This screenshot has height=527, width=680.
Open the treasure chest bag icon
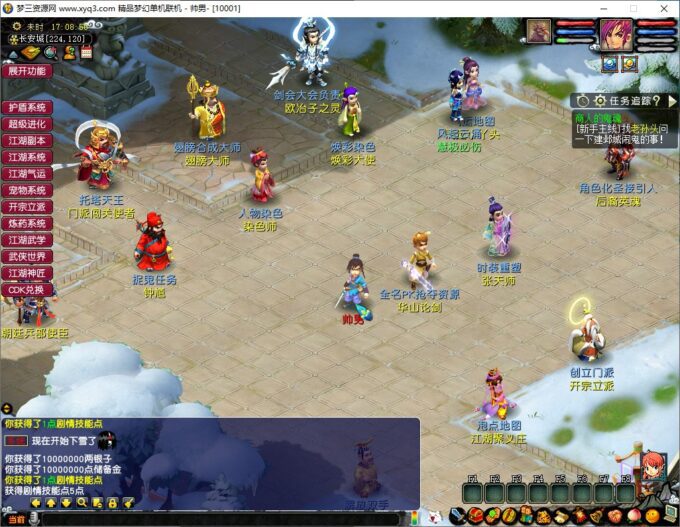tap(475, 516)
